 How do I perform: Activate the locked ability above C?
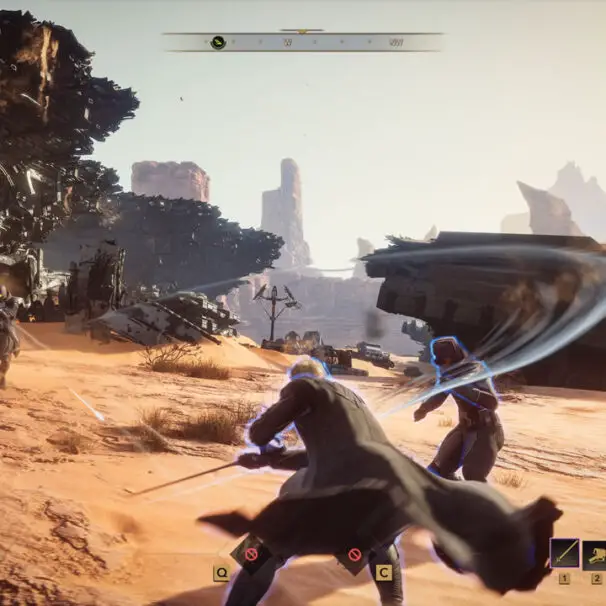(354, 553)
